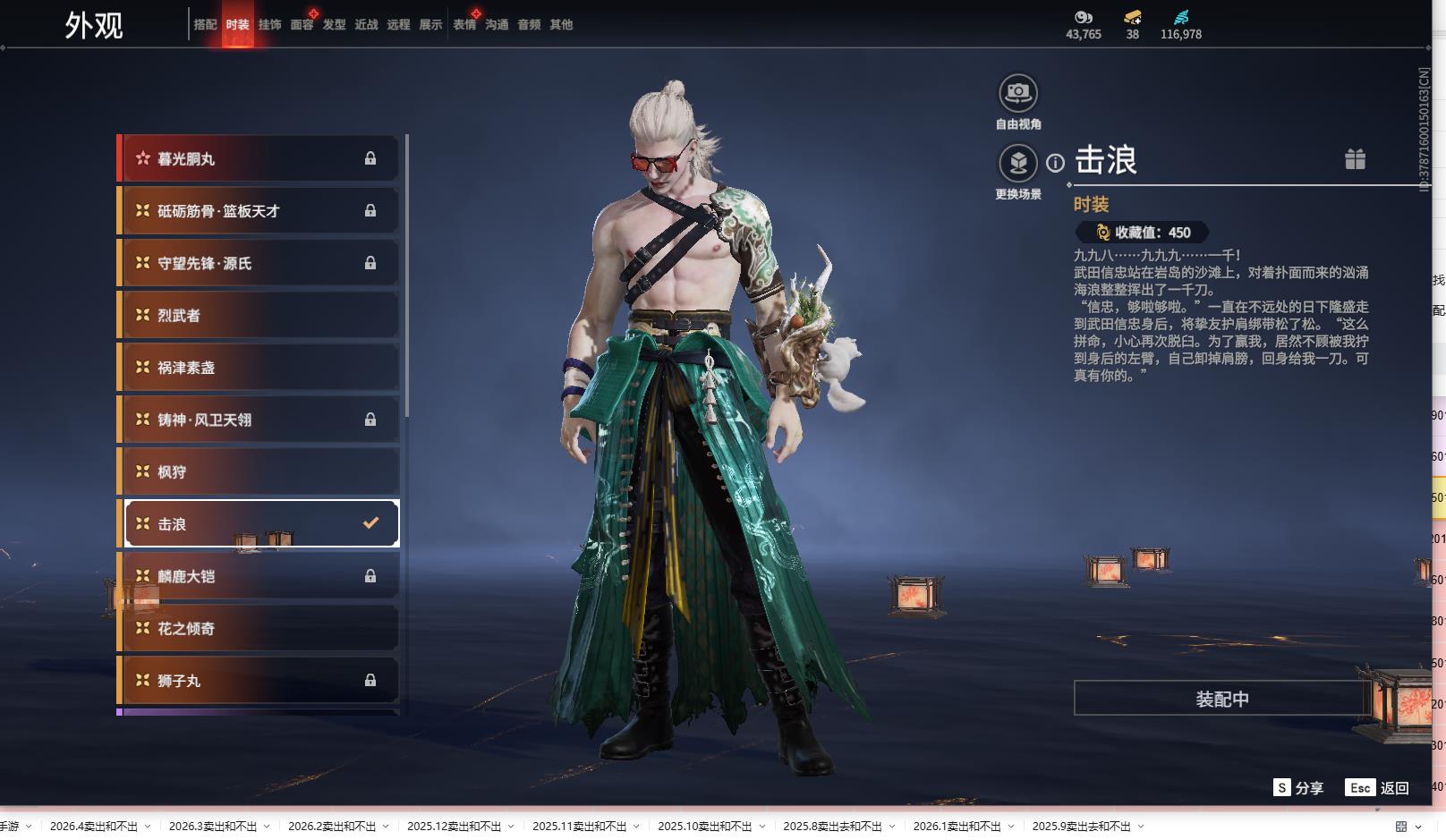Select the 近战 melee tab
Viewport: 1446px width, 840px height.
pos(366,25)
